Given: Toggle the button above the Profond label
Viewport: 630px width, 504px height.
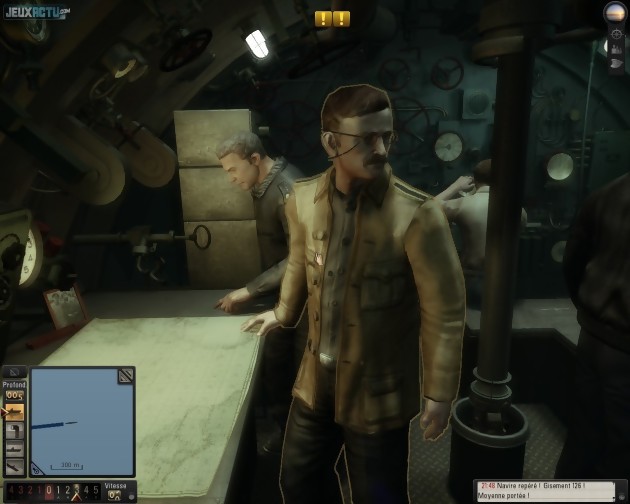Looking at the screenshot, I should coord(14,372).
